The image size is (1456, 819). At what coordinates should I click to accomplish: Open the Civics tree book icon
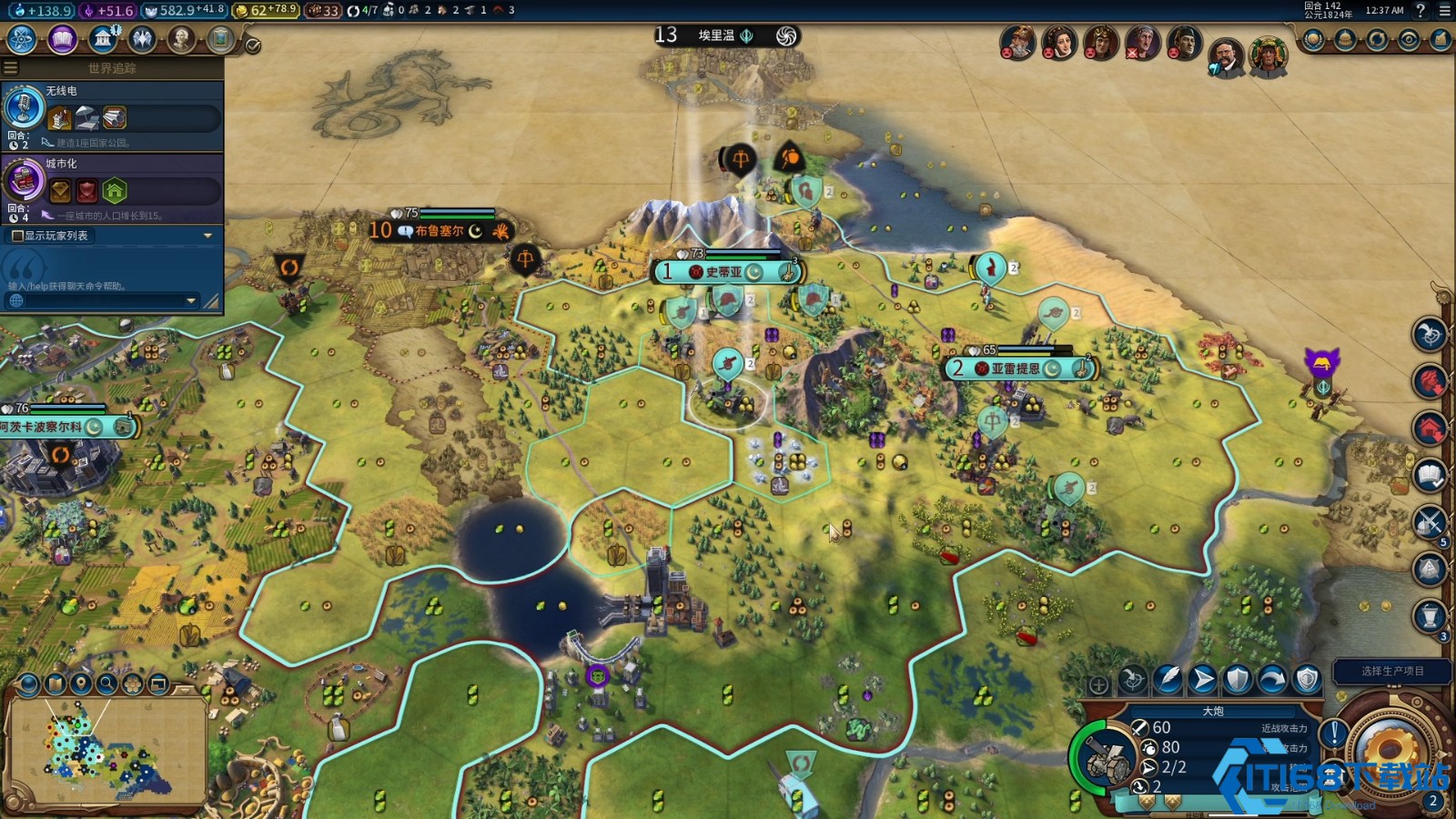pyautogui.click(x=62, y=40)
